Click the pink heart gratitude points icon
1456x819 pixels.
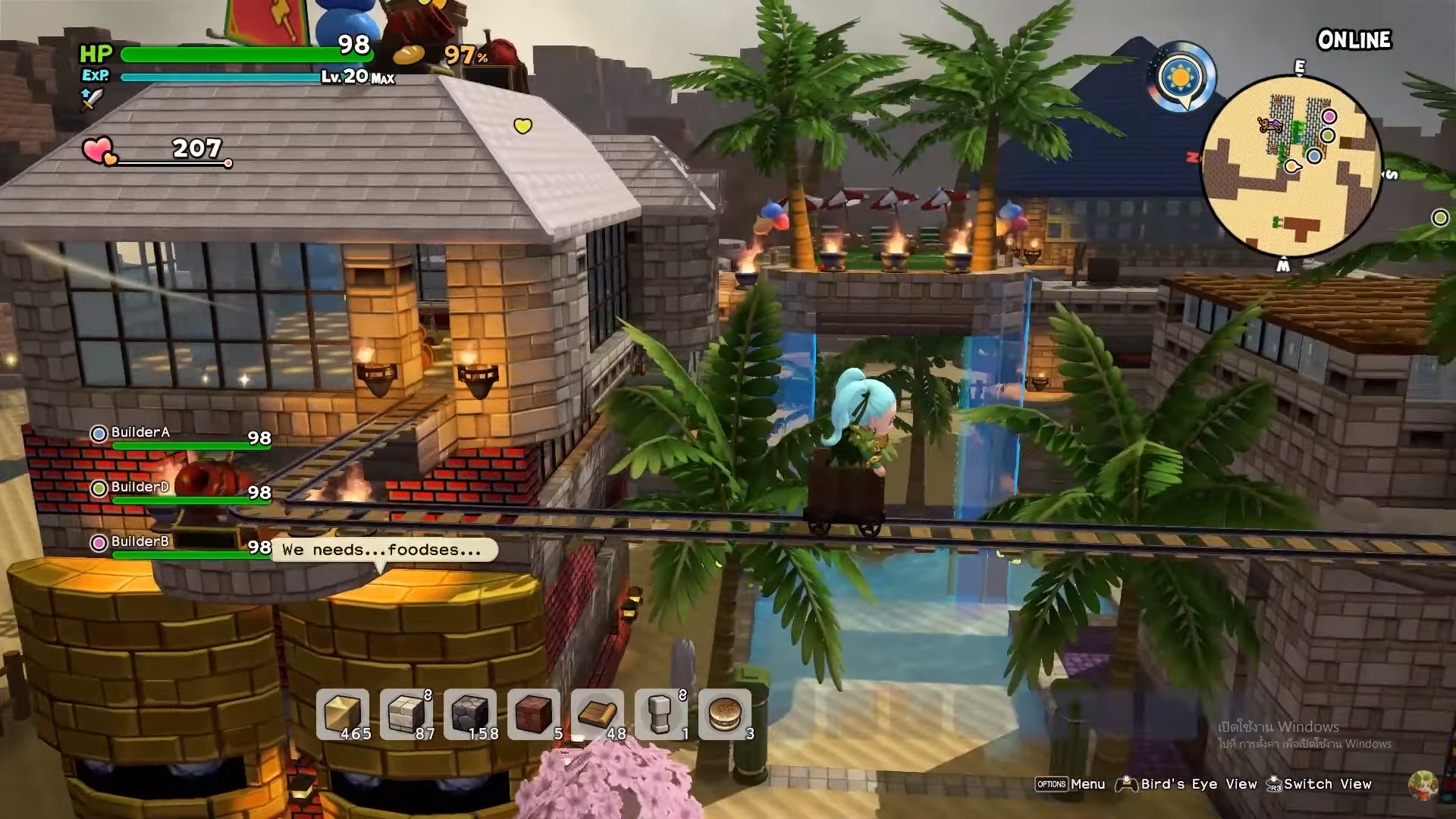(x=99, y=151)
